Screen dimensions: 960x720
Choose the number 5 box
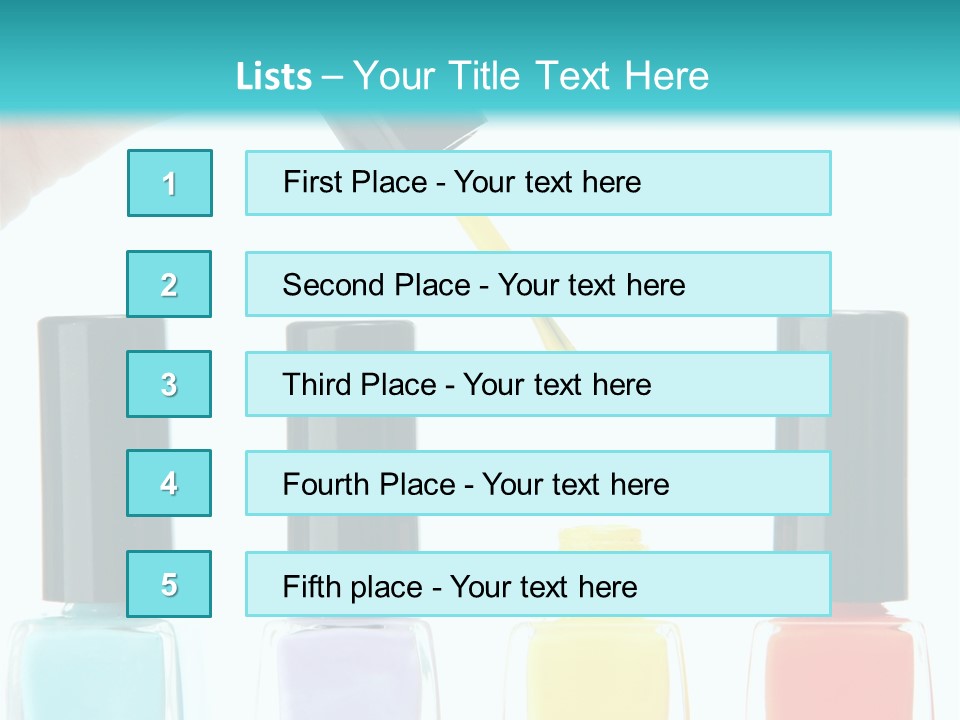(170, 584)
